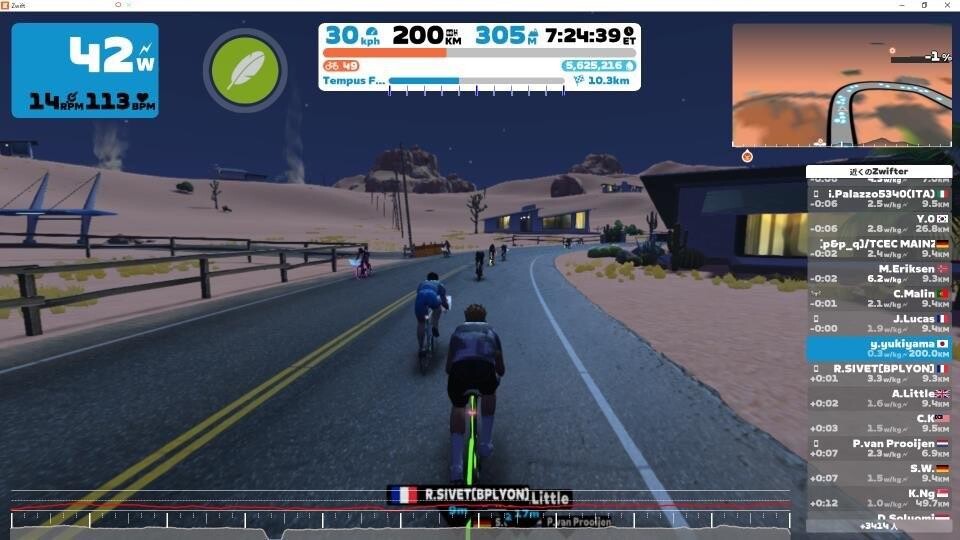Image resolution: width=960 pixels, height=540 pixels.
Task: Click P.van Prooijen's list entry
Action: tap(879, 448)
